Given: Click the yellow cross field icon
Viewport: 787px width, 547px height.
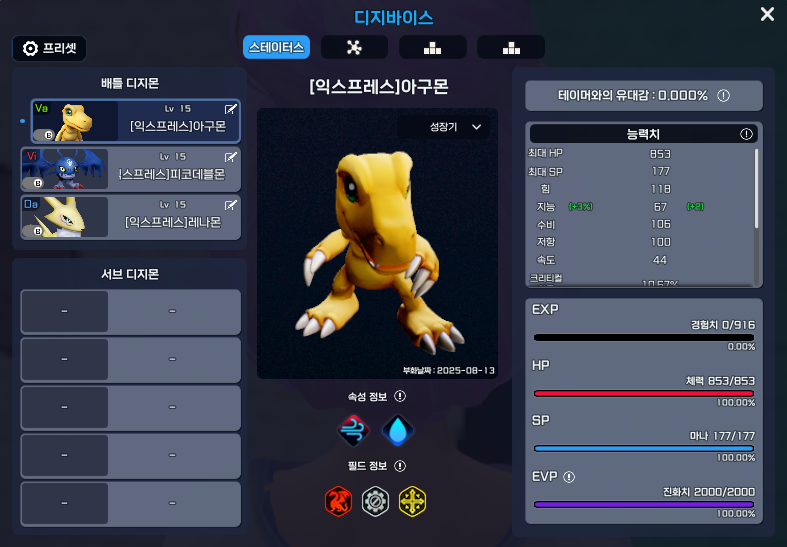Looking at the screenshot, I should click(412, 499).
